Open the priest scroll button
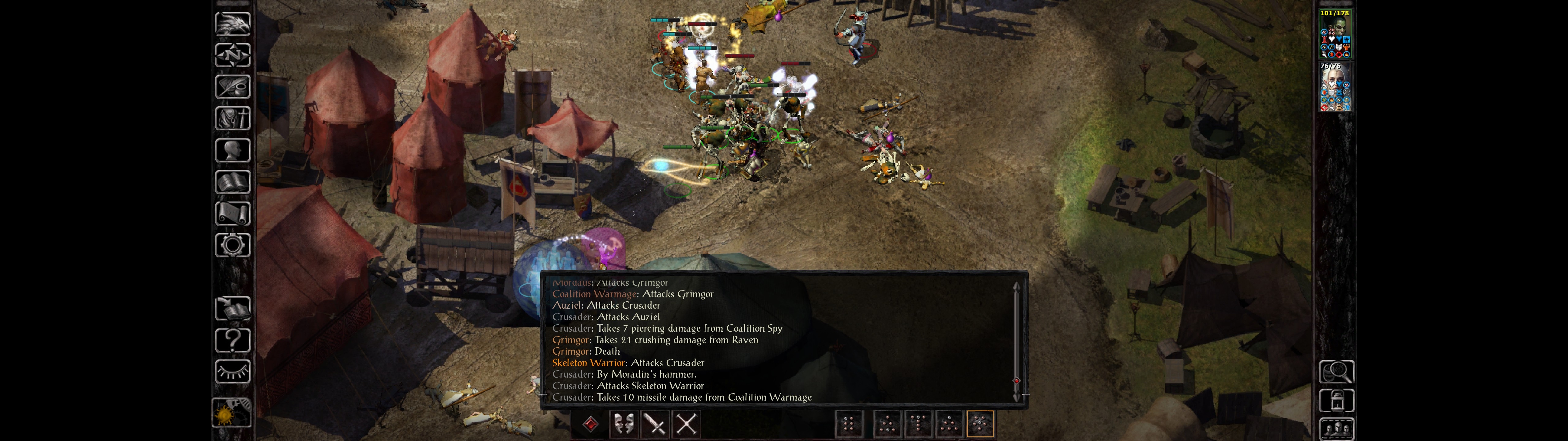 pos(232,213)
